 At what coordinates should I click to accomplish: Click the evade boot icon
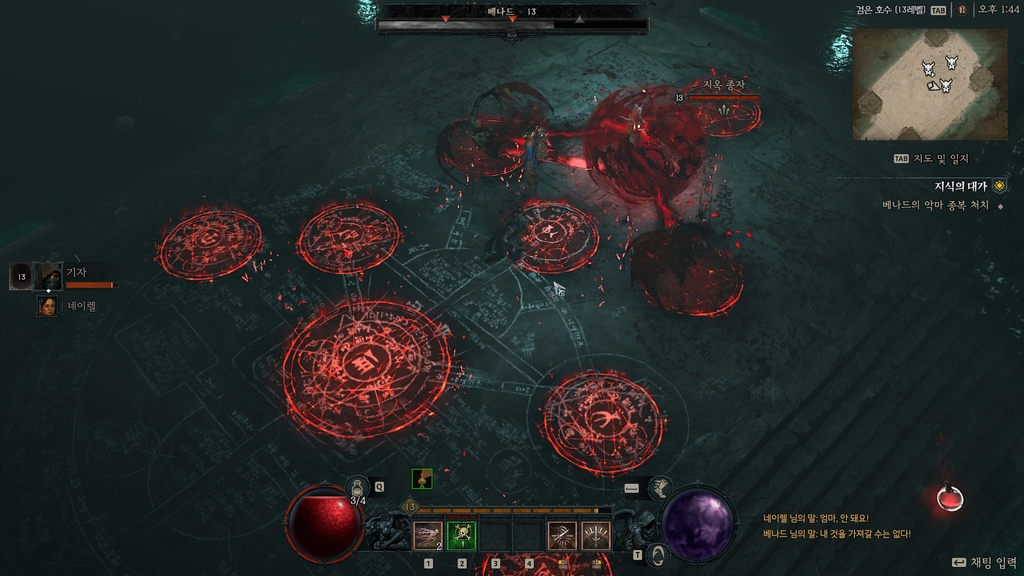(659, 487)
